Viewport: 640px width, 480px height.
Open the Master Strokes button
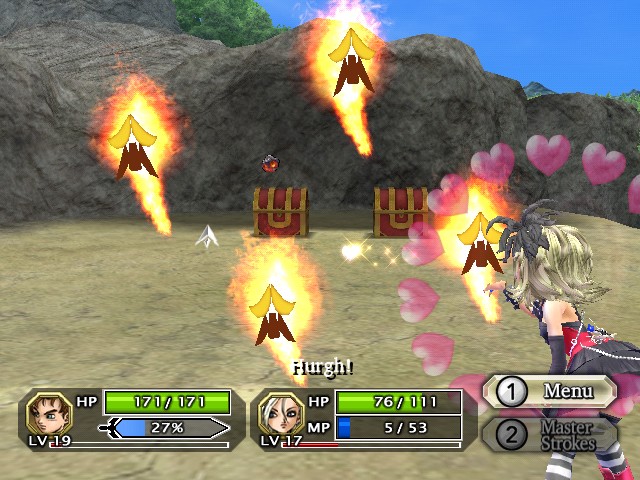550,435
